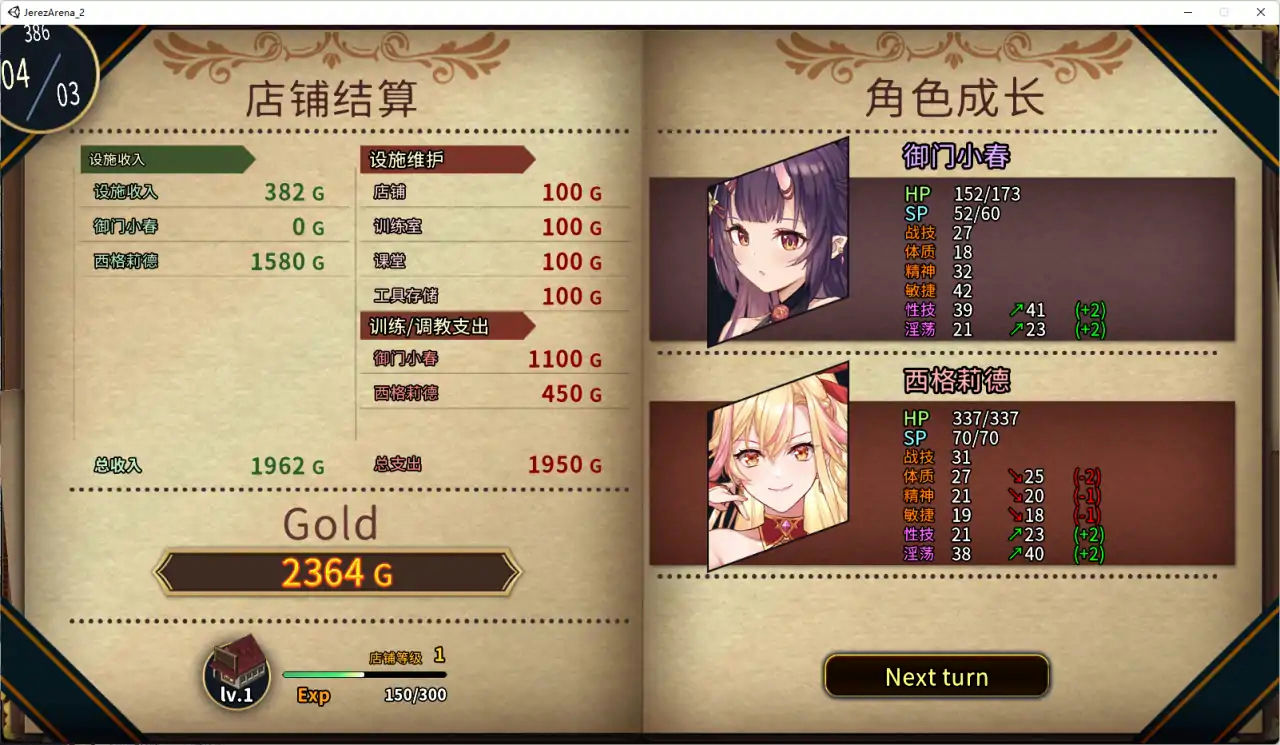This screenshot has height=745, width=1280.
Task: Click 西格莉德's 淫荡 stat value 40
Action: [1032, 553]
